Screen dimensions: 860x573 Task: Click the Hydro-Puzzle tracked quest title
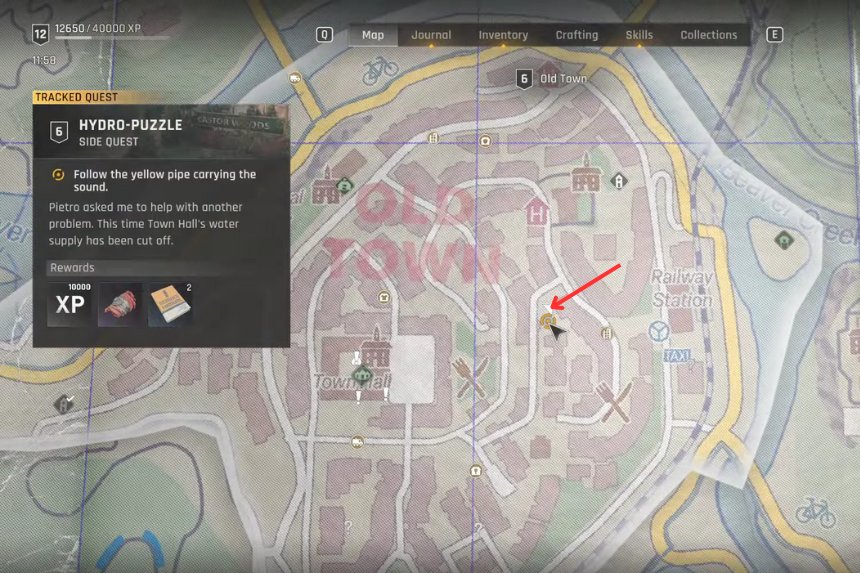point(130,125)
